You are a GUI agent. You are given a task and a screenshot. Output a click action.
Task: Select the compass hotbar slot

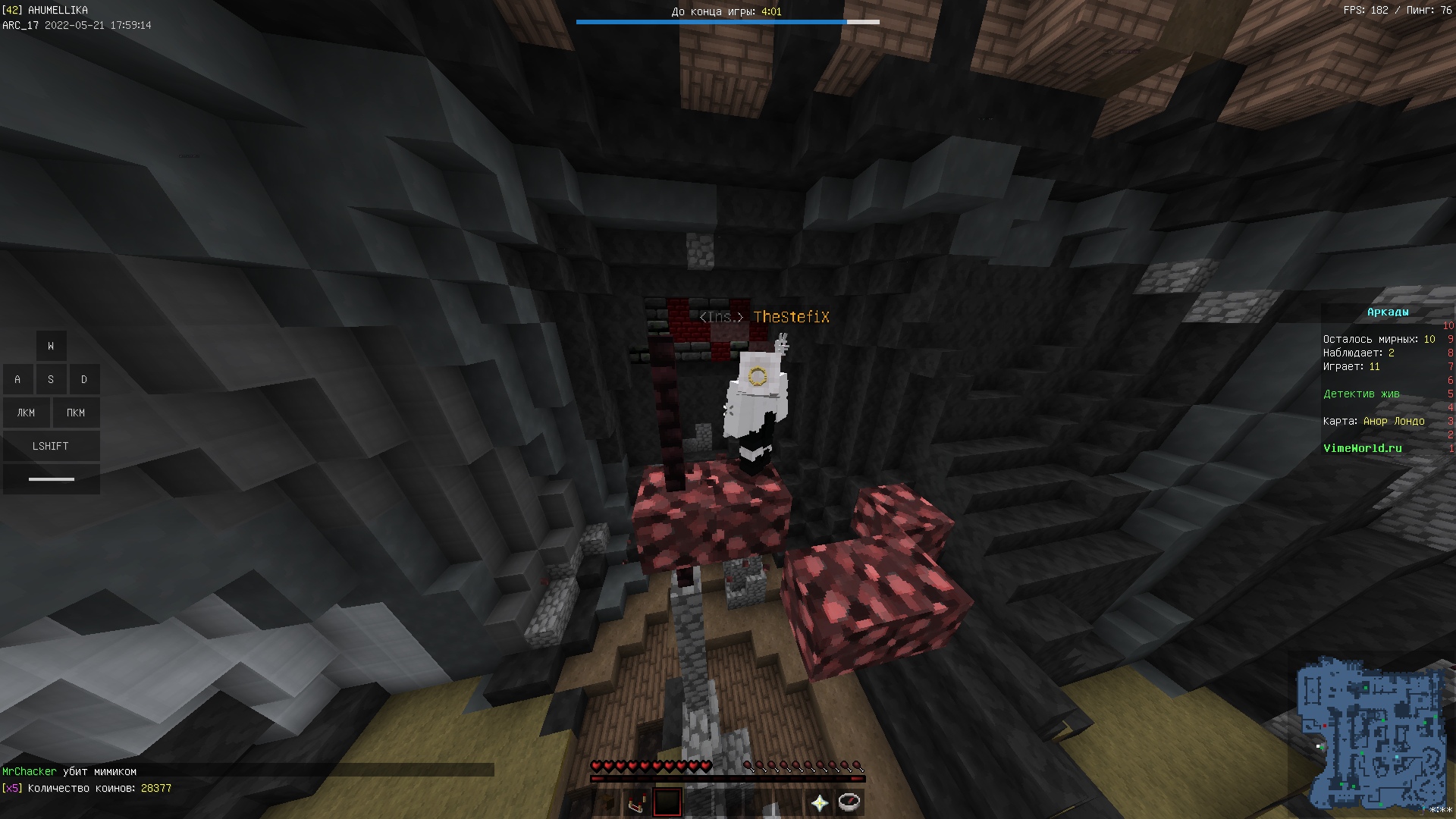pyautogui.click(x=849, y=802)
